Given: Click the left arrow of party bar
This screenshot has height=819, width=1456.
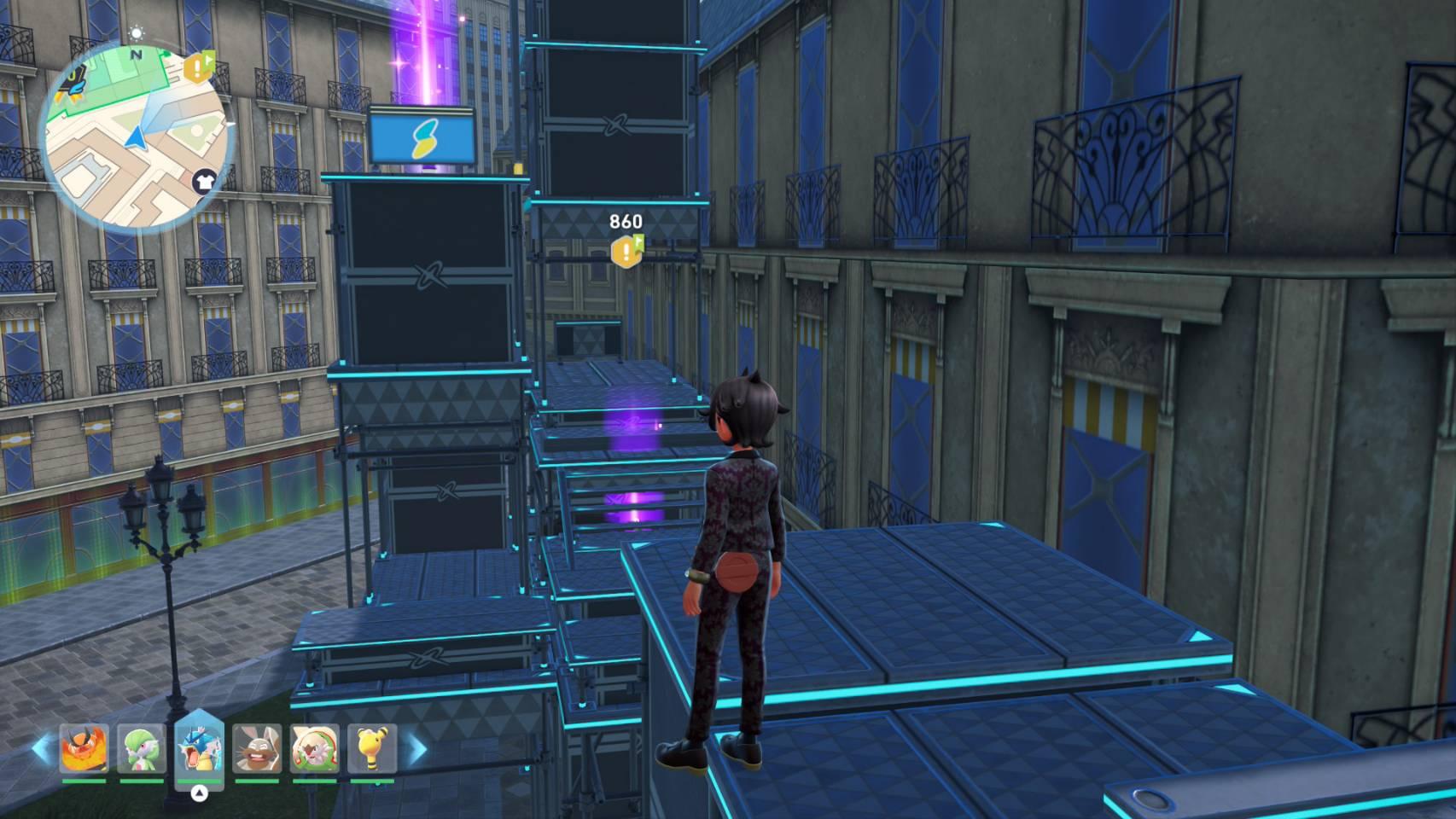Looking at the screenshot, I should [x=41, y=749].
